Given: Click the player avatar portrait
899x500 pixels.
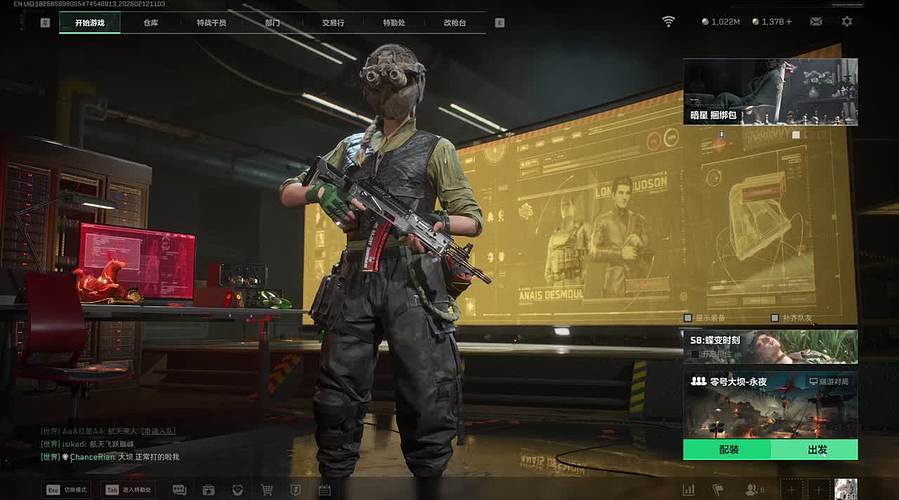Looking at the screenshot, I should pos(846,489).
